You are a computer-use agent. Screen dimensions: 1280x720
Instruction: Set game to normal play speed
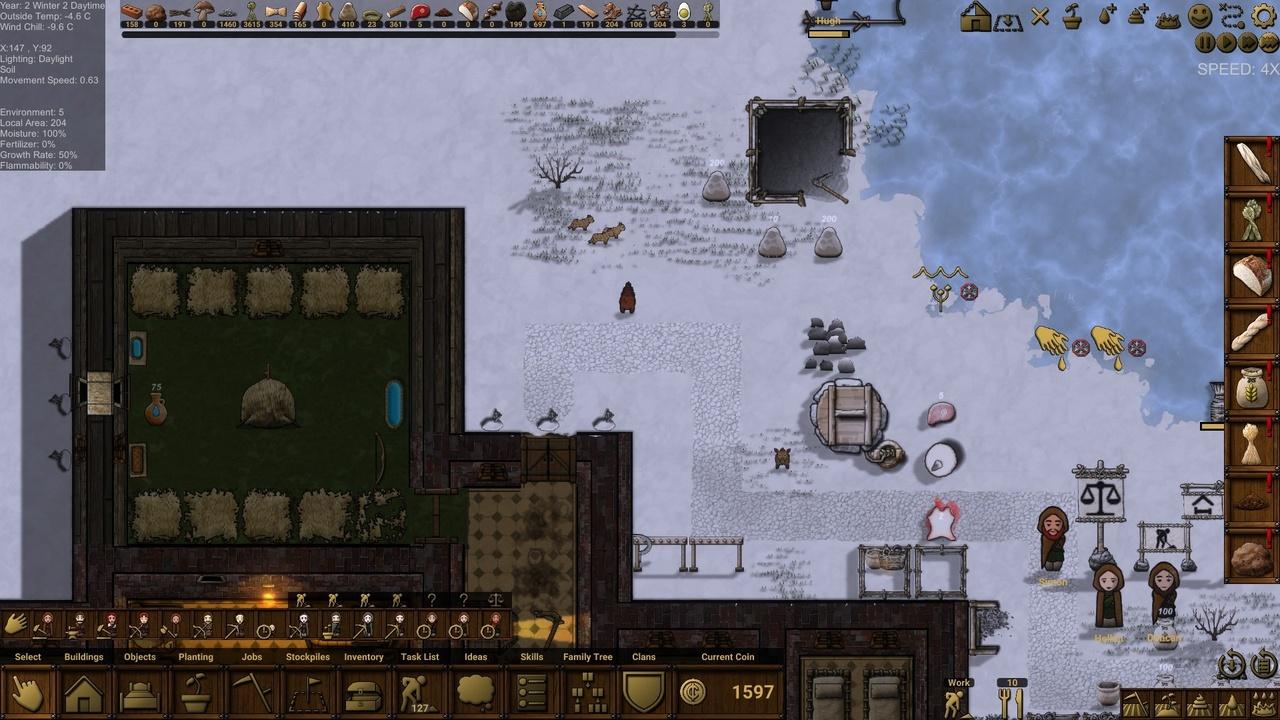coord(1227,43)
